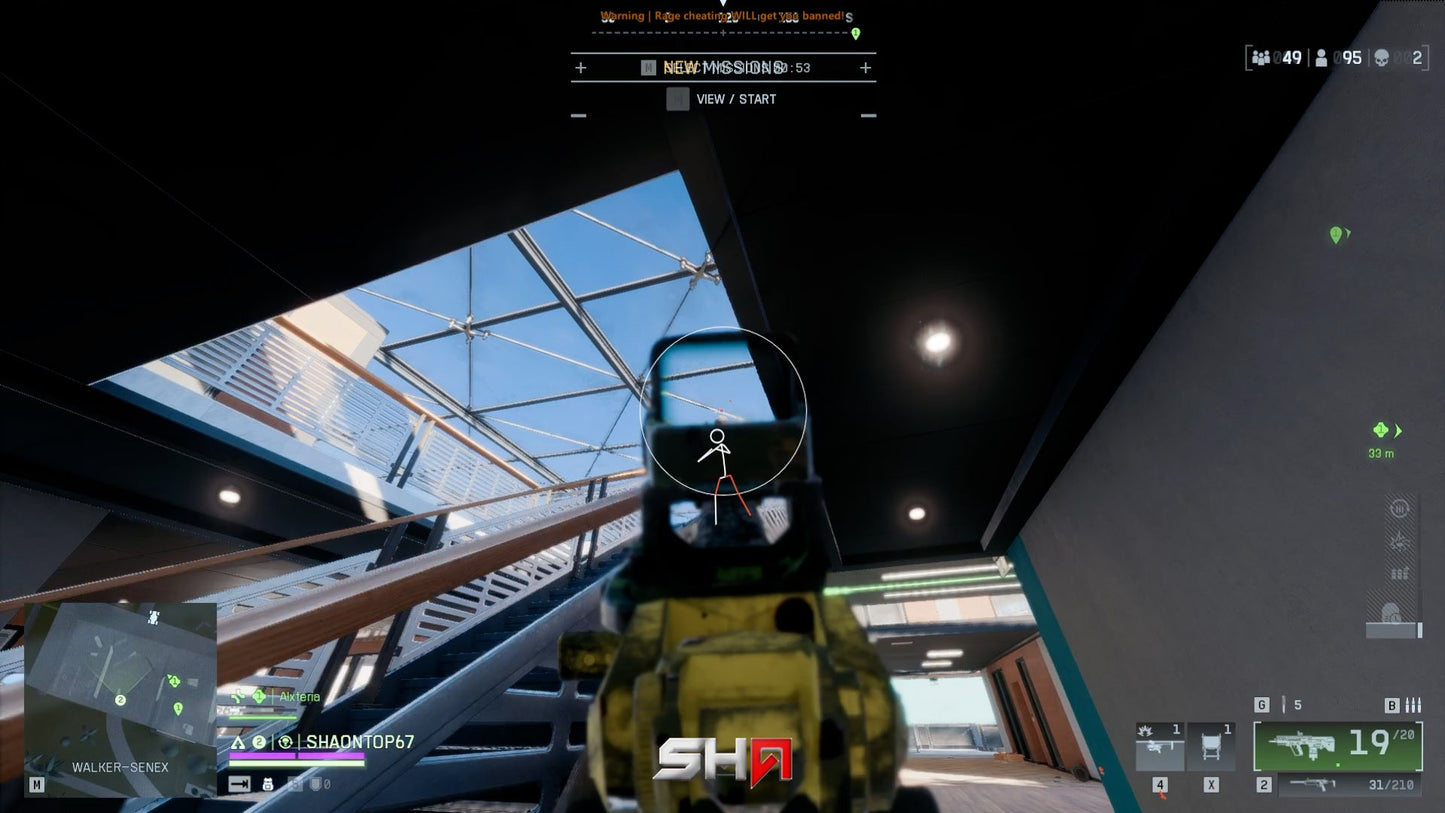Select the frag grenade slot labeled 4
Viewport: 1445px width, 813px height.
pos(1160,745)
